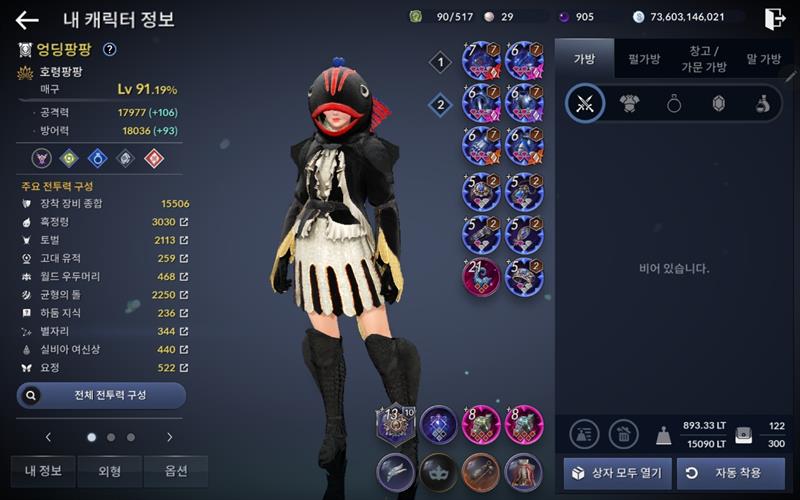The image size is (800, 500).
Task: Select the ring accessory filter
Action: [674, 104]
